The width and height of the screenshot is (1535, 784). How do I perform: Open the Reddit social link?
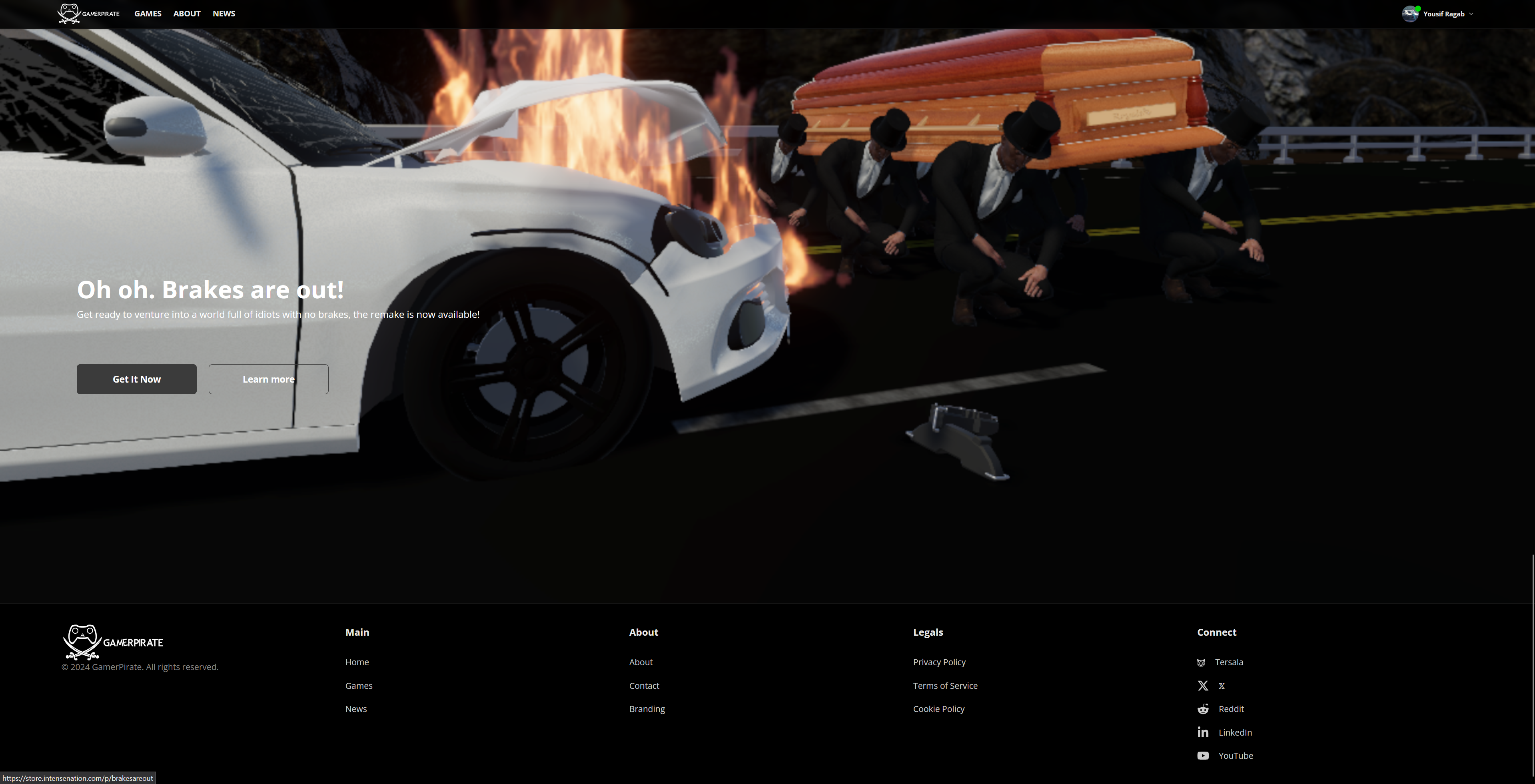pyautogui.click(x=1231, y=709)
